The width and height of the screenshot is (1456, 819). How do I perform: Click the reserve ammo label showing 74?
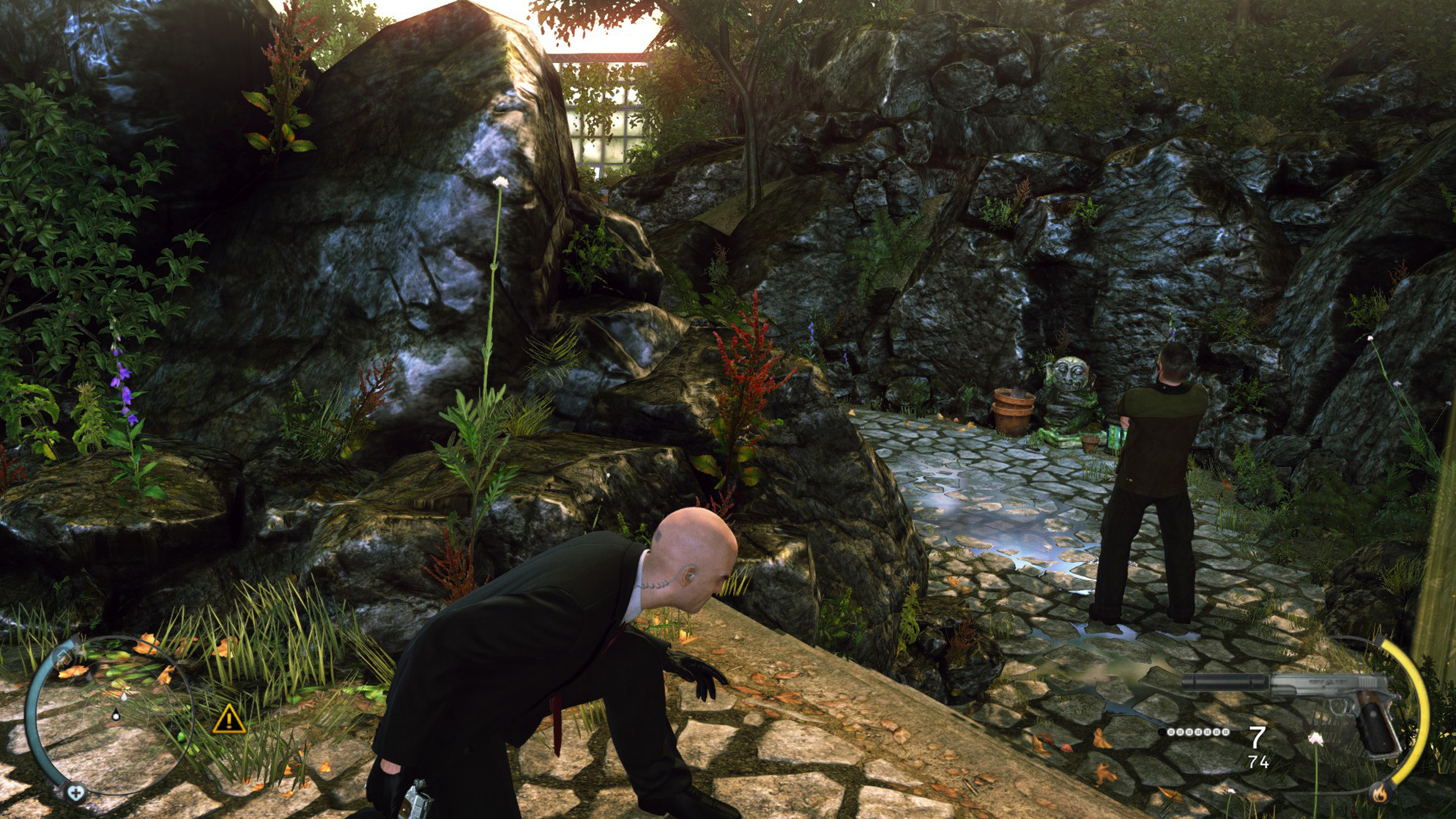coord(1260,763)
